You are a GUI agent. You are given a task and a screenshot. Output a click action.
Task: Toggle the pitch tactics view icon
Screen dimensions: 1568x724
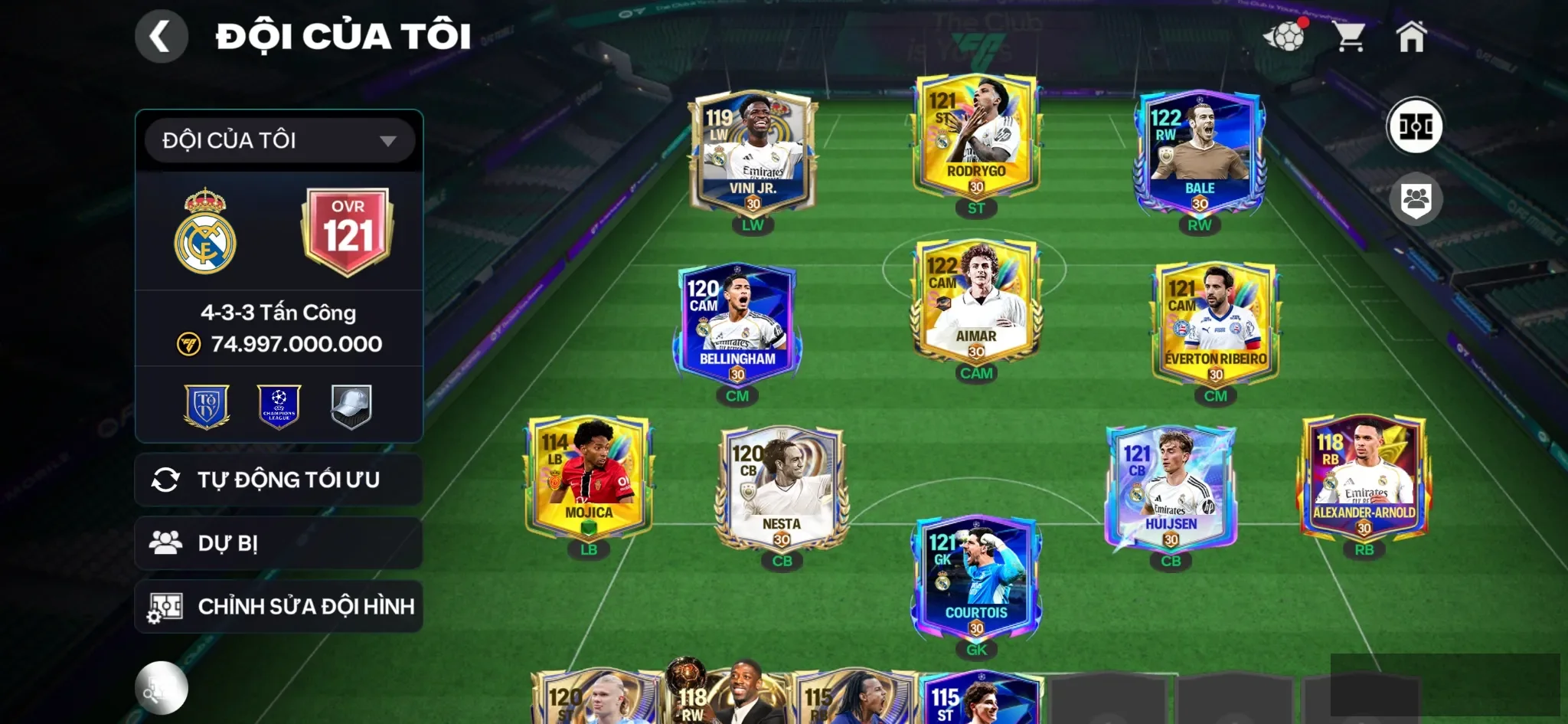click(x=1415, y=126)
